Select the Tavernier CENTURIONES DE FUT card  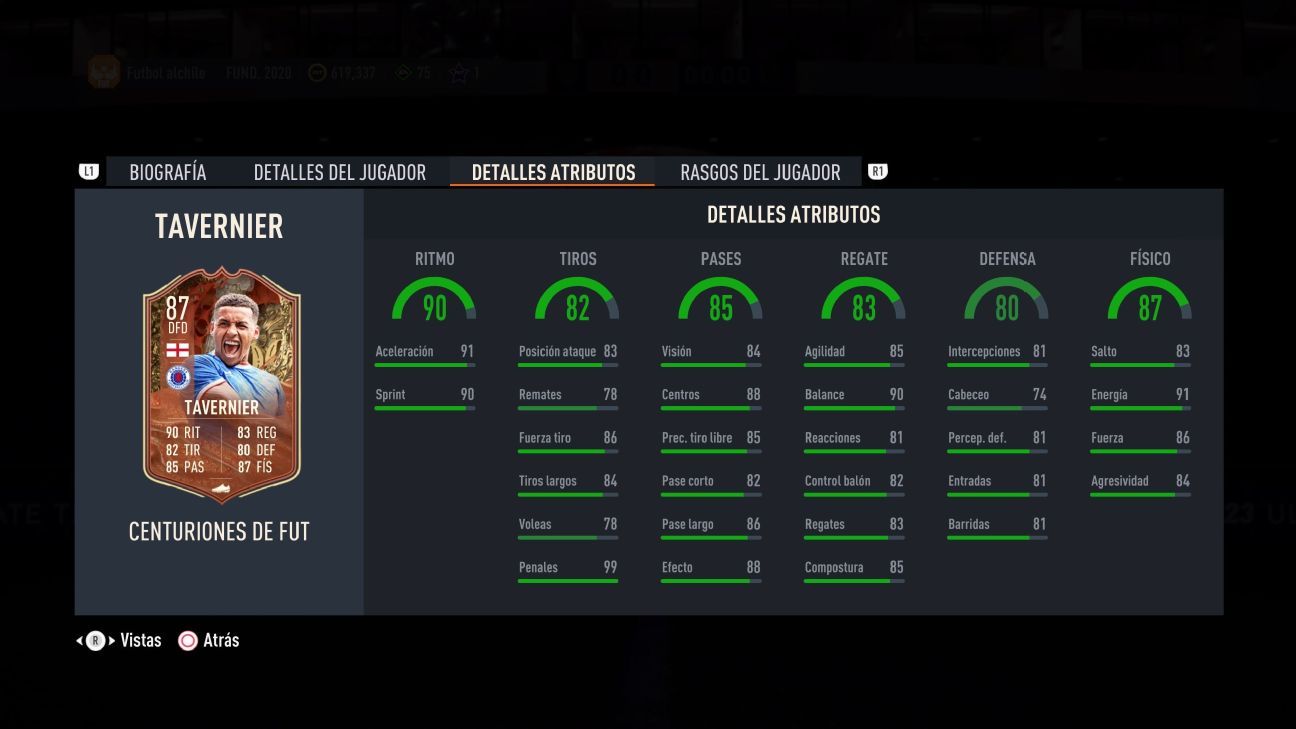coord(219,385)
